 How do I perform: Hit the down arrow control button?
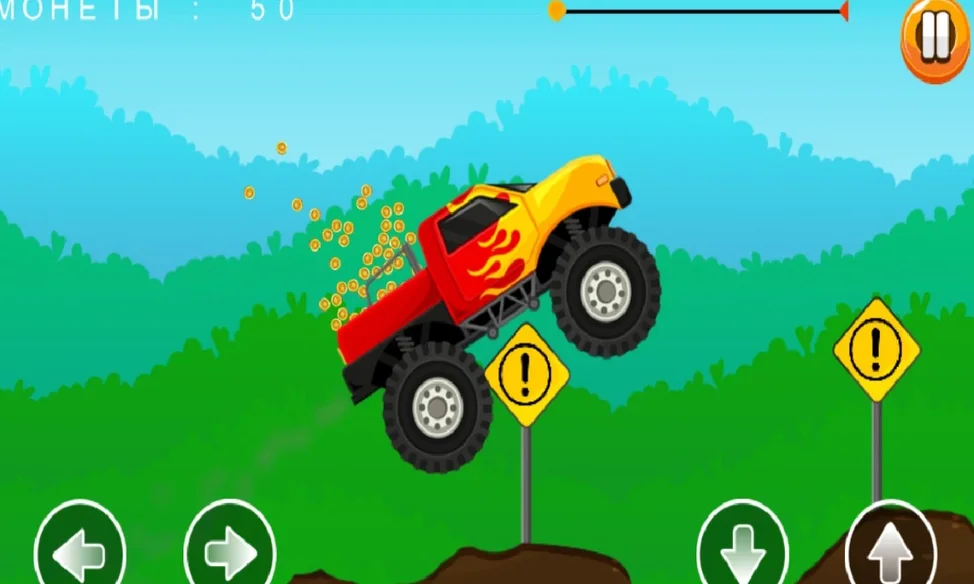[x=742, y=548]
